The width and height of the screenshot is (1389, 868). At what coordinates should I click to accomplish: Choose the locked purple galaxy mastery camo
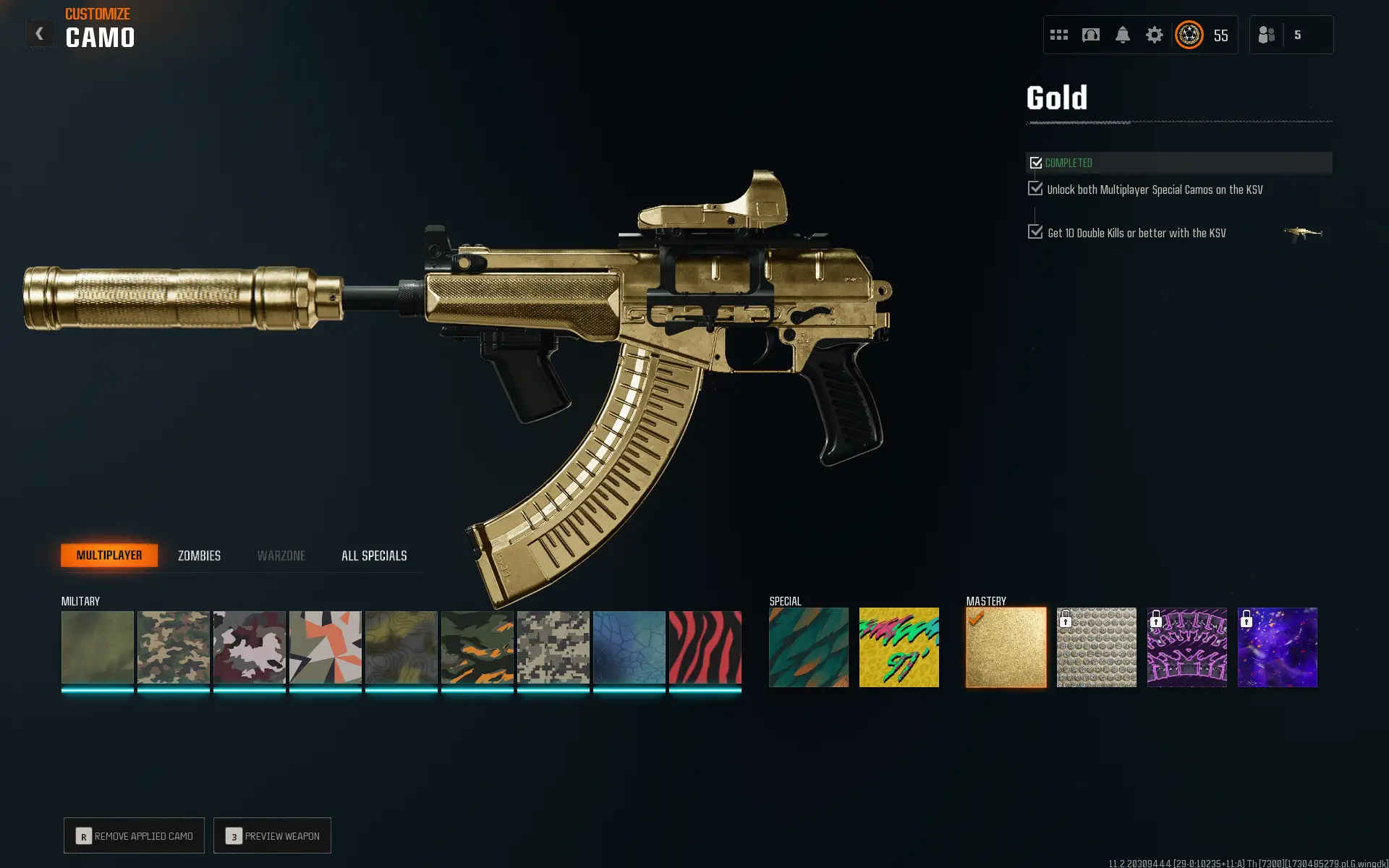pyautogui.click(x=1277, y=647)
